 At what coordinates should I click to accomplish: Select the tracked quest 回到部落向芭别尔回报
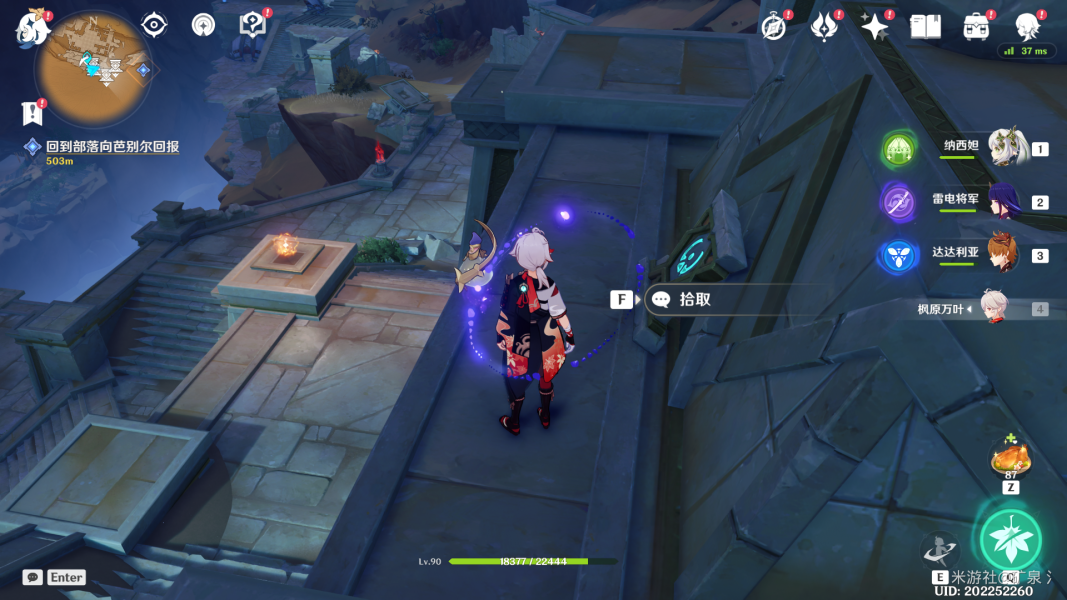point(112,147)
